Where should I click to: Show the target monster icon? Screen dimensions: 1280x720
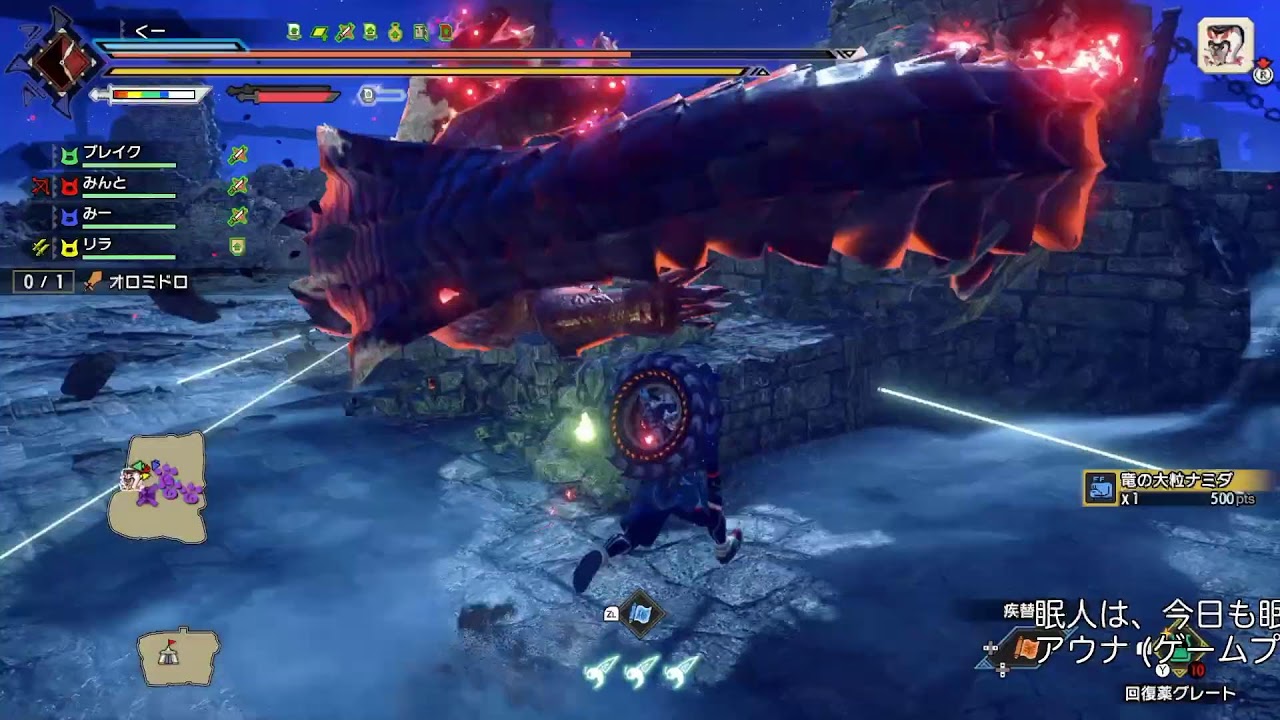(x=1226, y=46)
